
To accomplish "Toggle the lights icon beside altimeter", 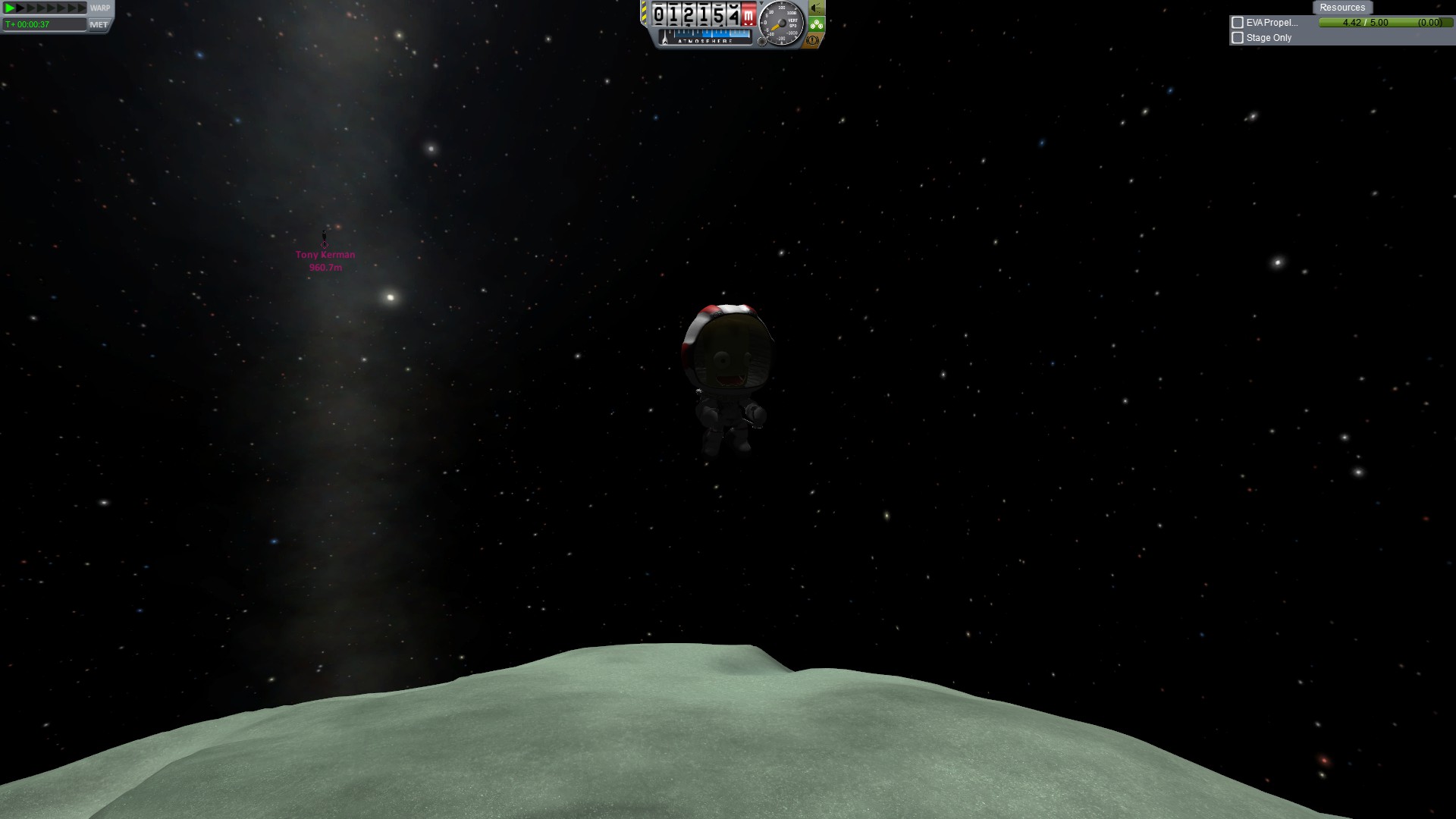I will pyautogui.click(x=816, y=8).
